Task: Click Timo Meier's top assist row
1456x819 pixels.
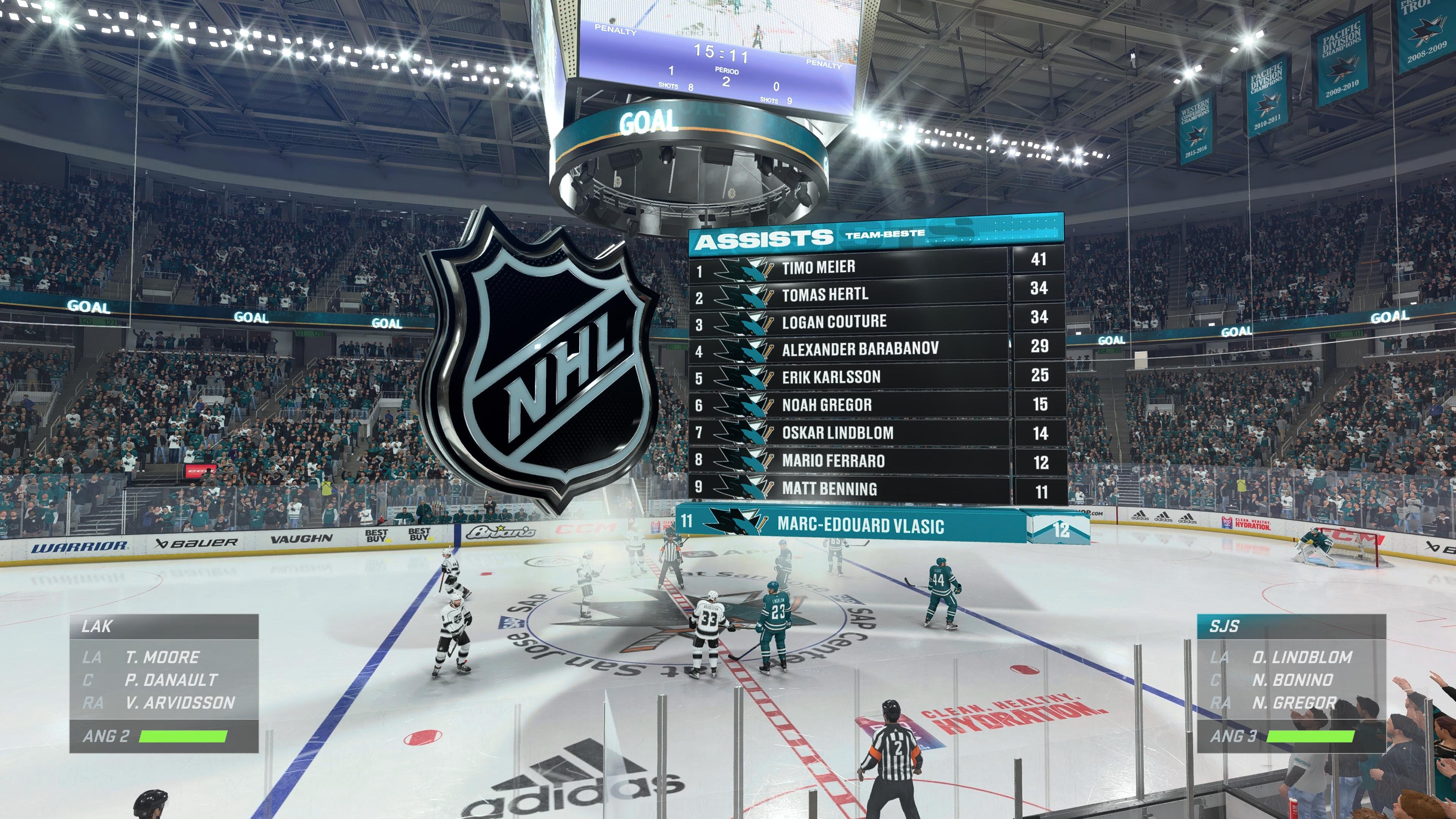Action: 819,267
